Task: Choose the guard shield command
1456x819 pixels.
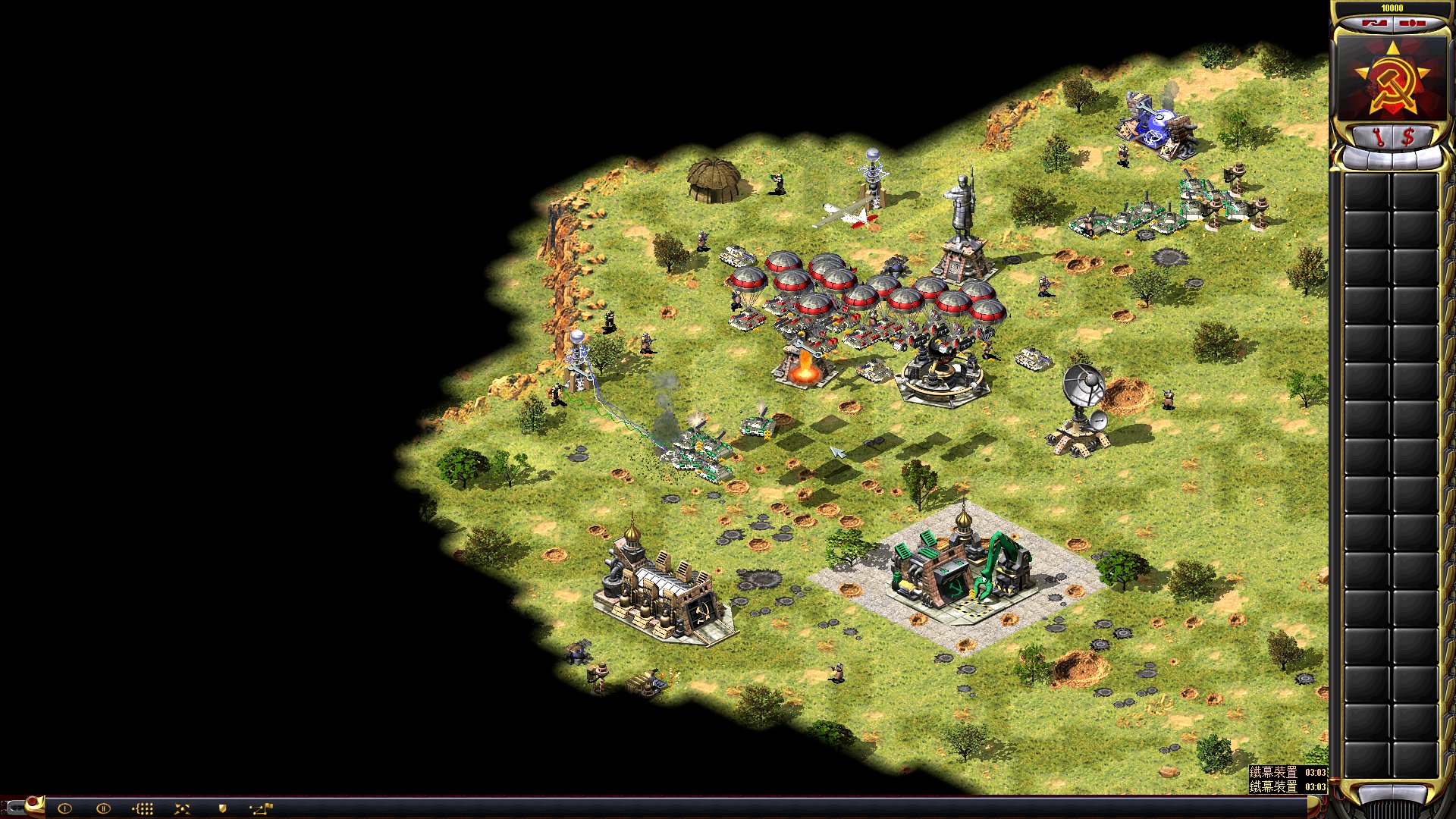Action: tap(222, 808)
